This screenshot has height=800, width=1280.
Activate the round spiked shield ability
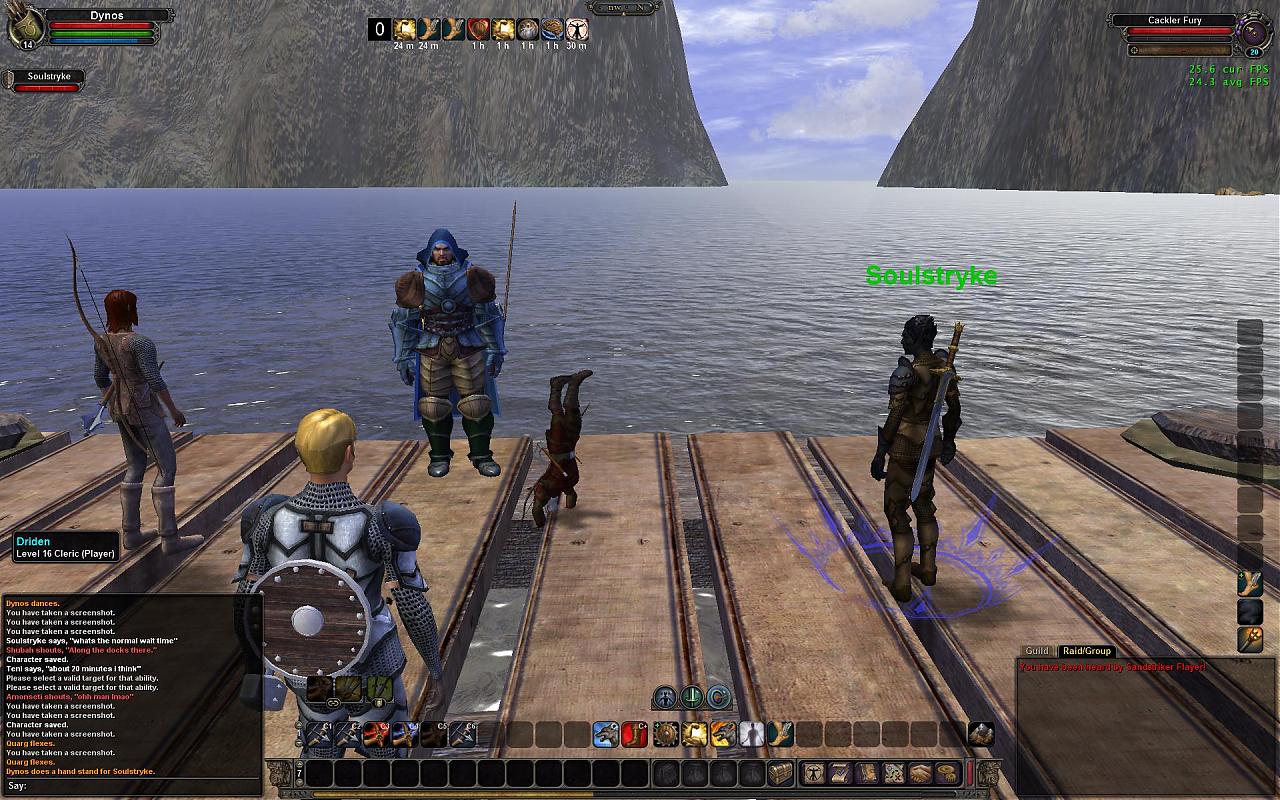pos(666,735)
